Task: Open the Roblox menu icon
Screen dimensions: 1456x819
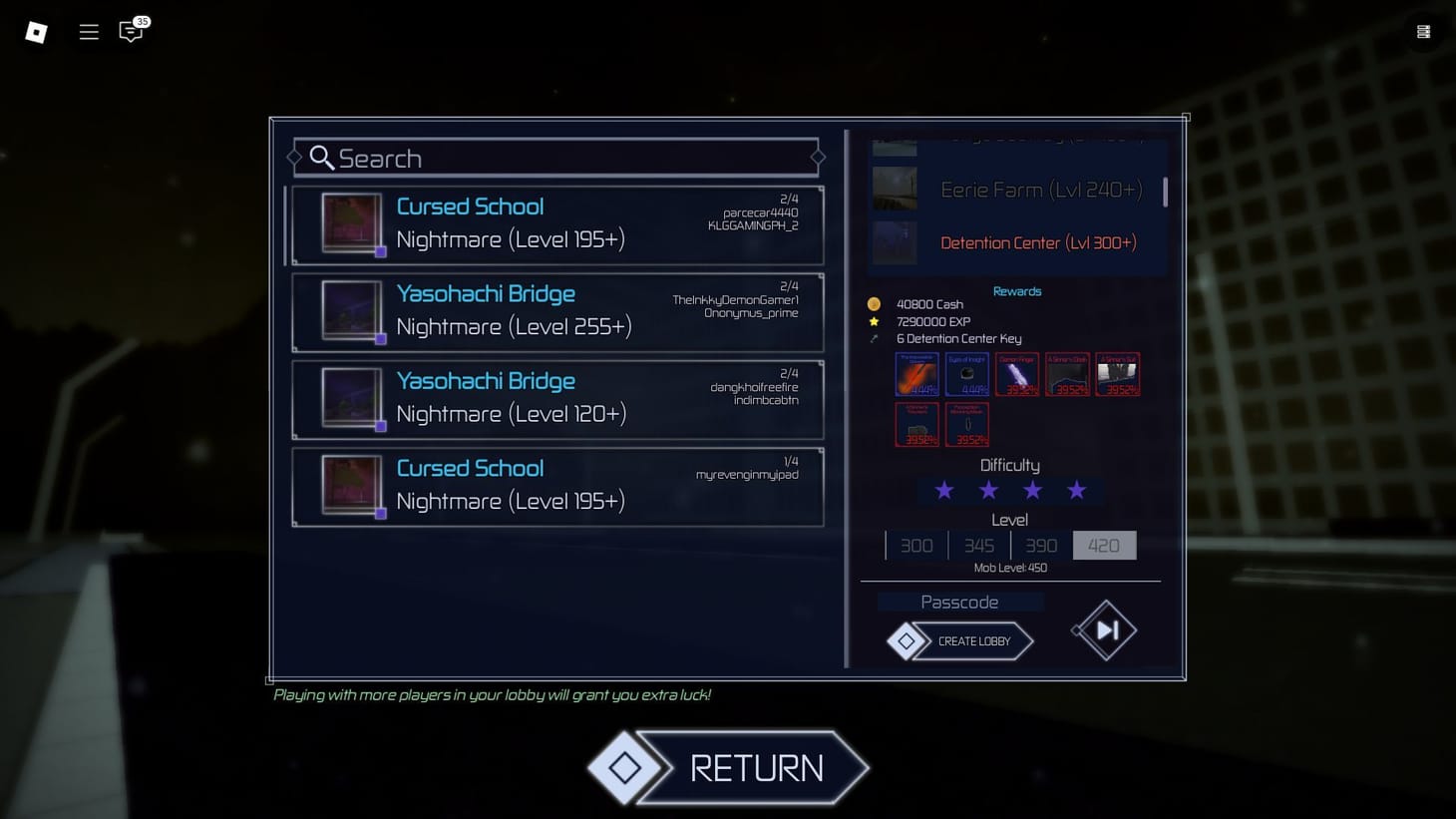Action: coord(88,31)
